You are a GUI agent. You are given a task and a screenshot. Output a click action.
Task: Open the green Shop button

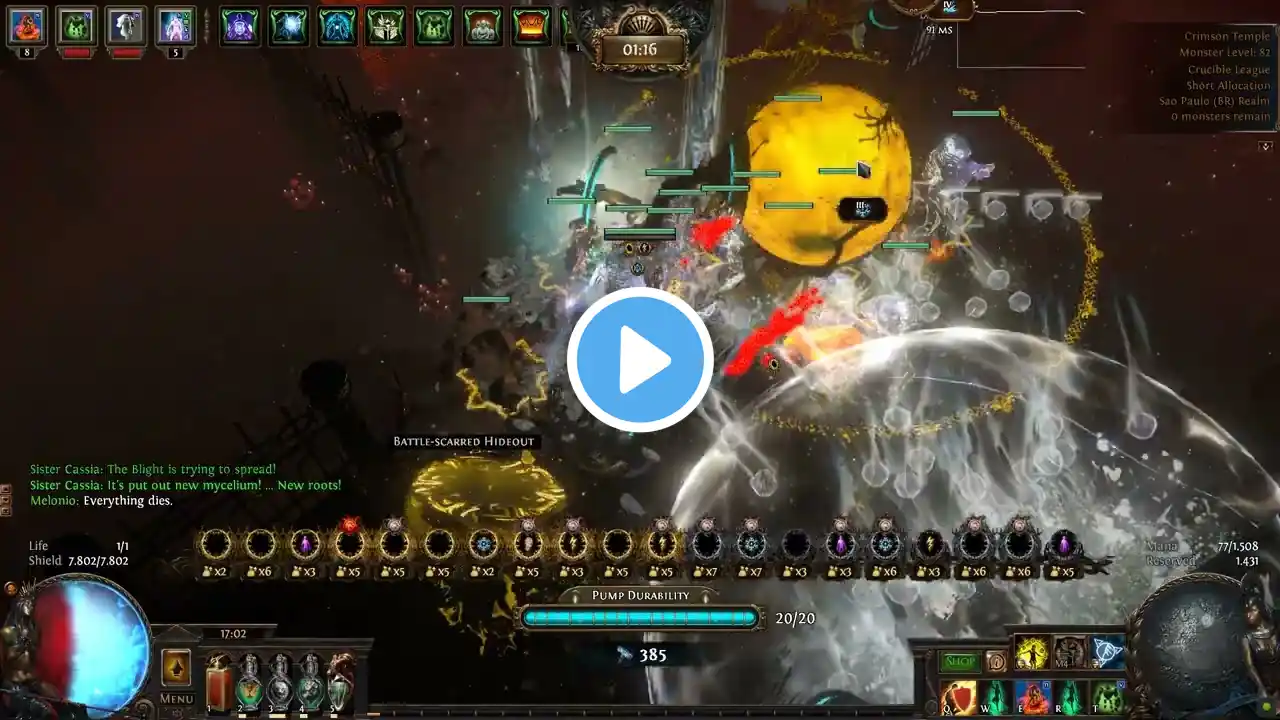point(959,661)
